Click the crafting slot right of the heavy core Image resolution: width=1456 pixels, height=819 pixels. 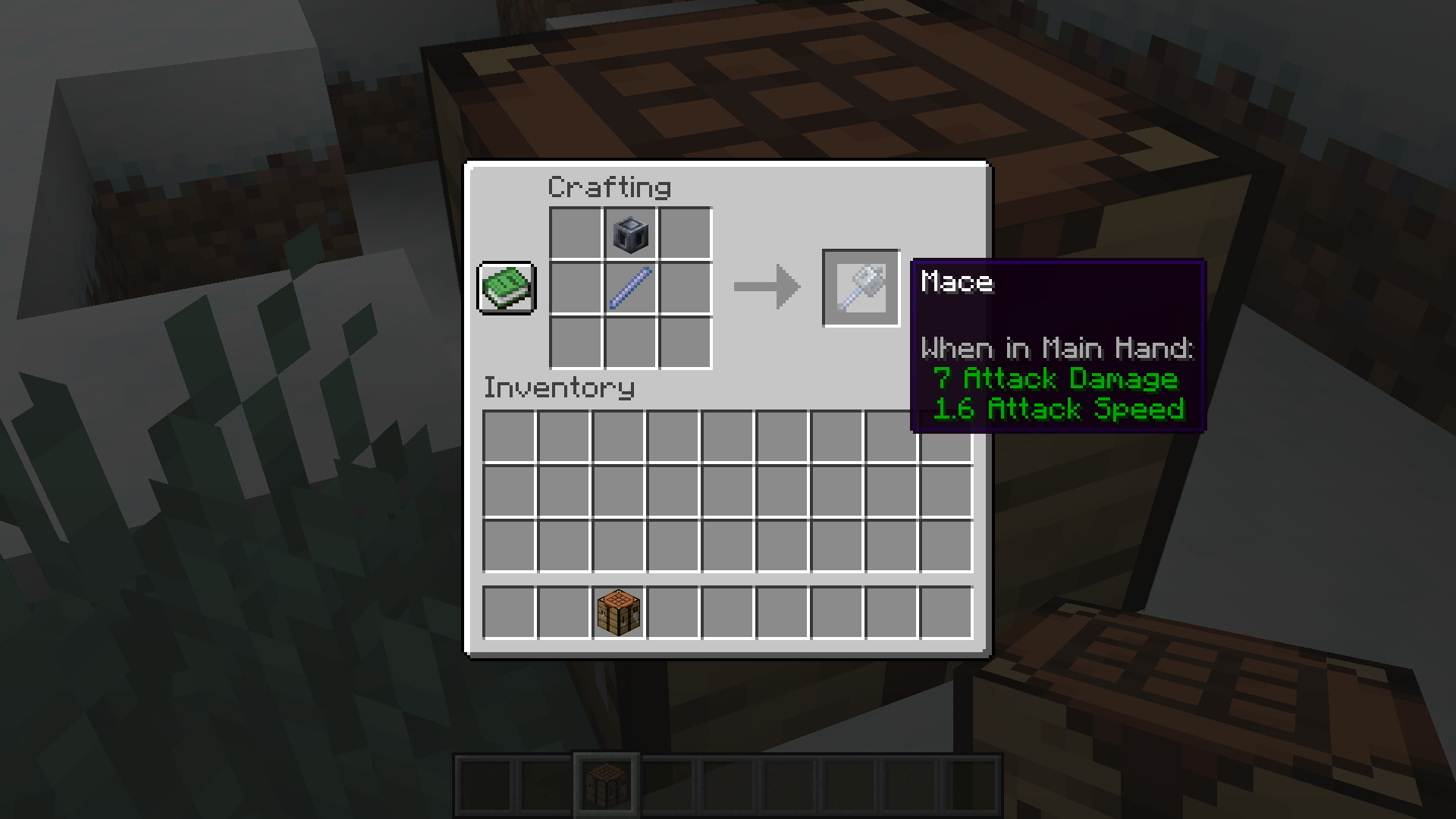(x=683, y=234)
